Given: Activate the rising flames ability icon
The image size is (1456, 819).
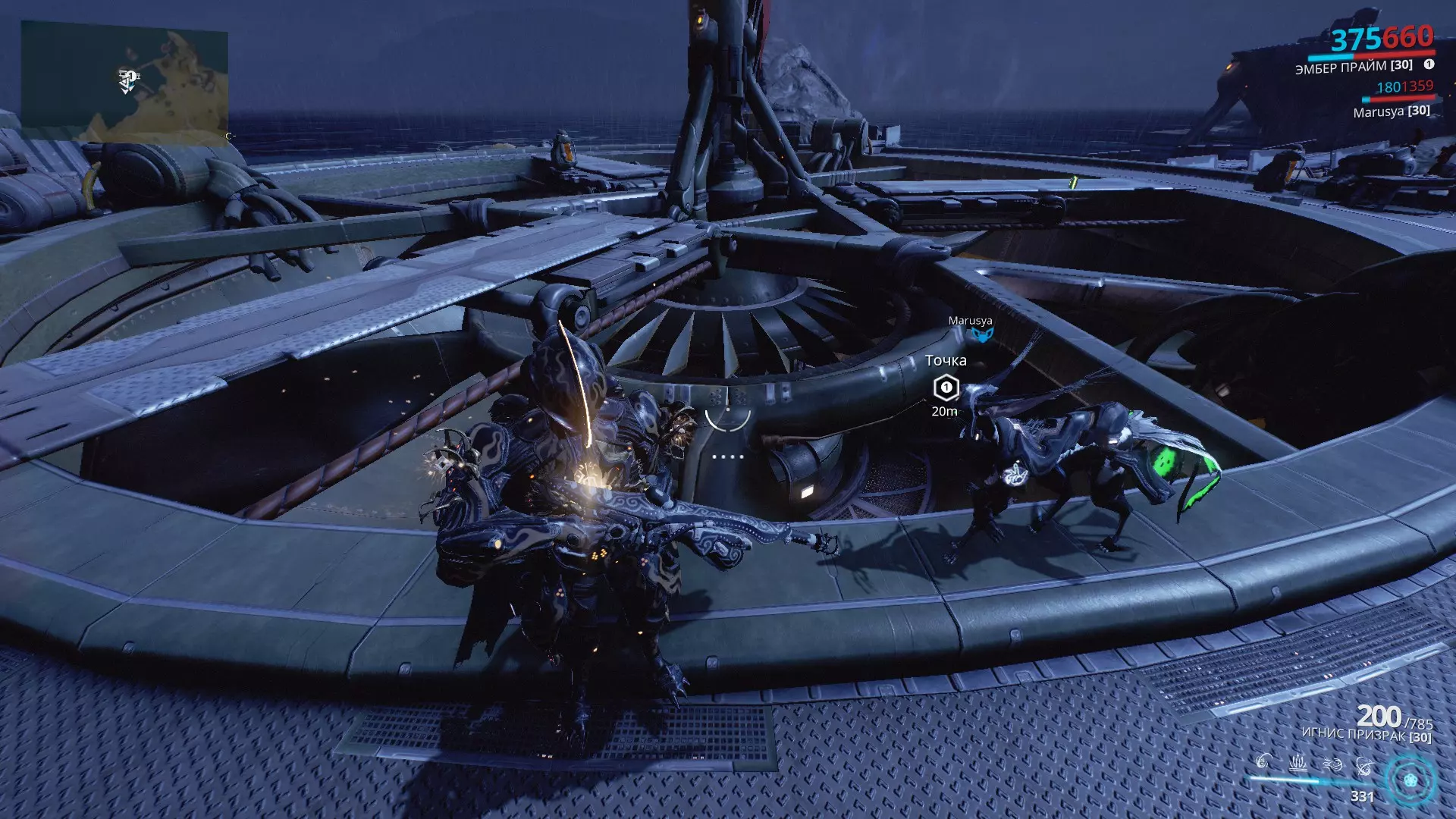Looking at the screenshot, I should click(x=1298, y=761).
